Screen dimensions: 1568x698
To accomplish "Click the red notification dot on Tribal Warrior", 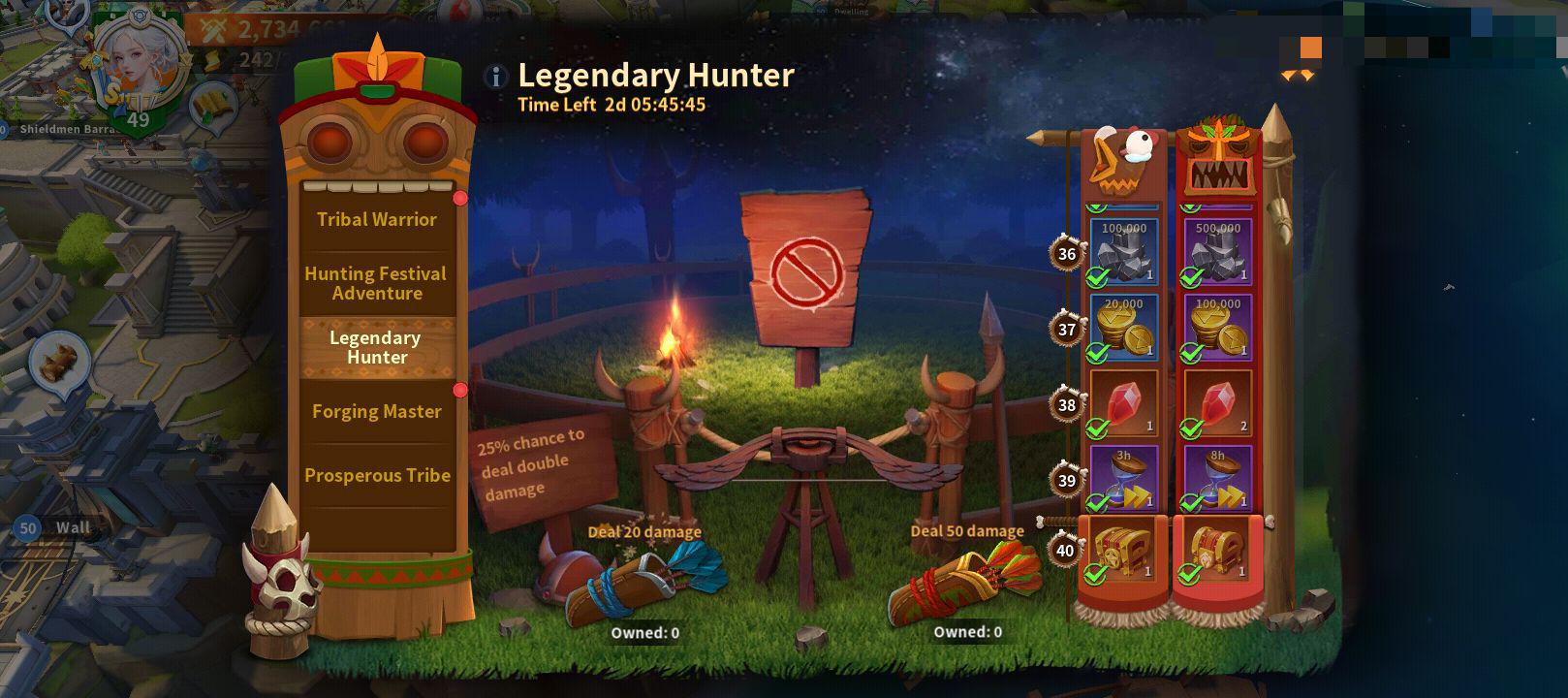I will (x=458, y=197).
